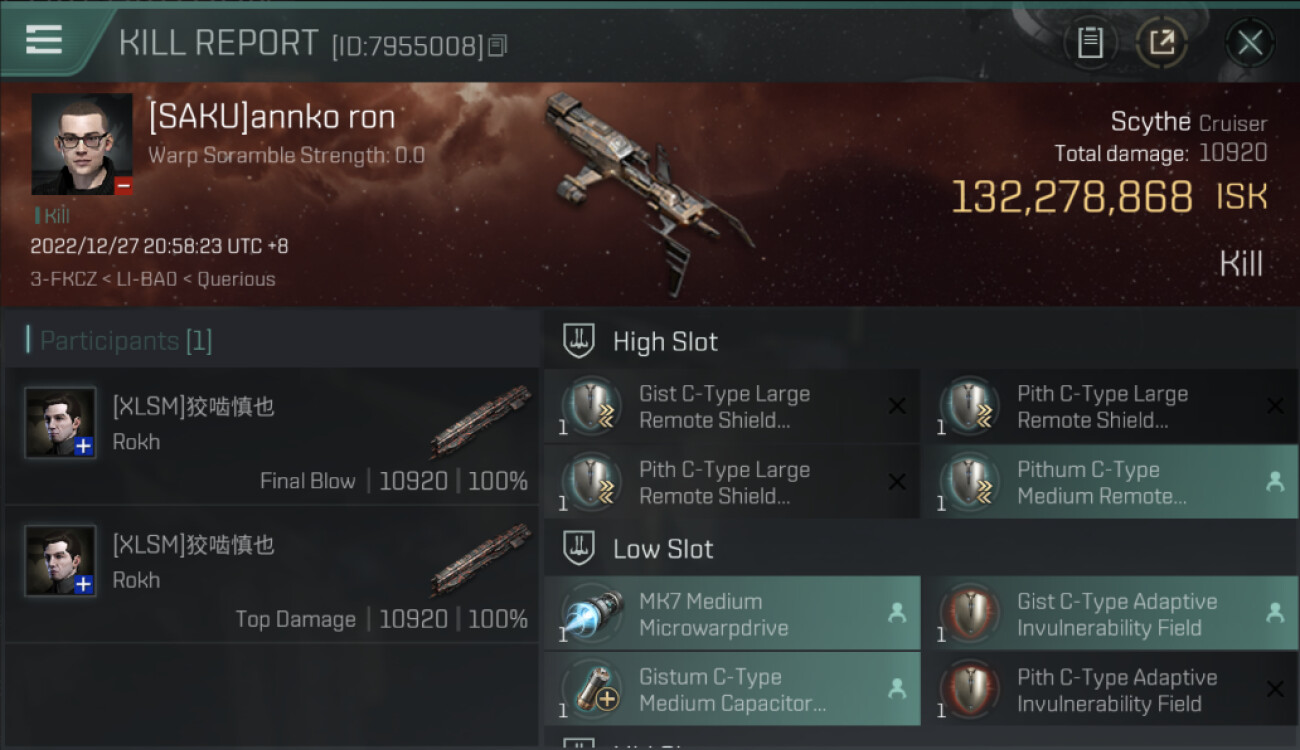Share the kill report externally
Image resolution: width=1300 pixels, height=750 pixels.
pos(1161,42)
